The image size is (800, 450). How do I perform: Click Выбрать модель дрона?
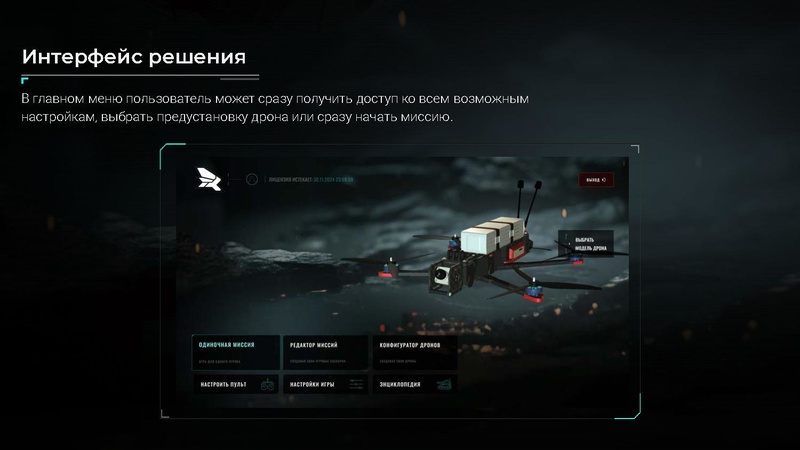tap(585, 244)
